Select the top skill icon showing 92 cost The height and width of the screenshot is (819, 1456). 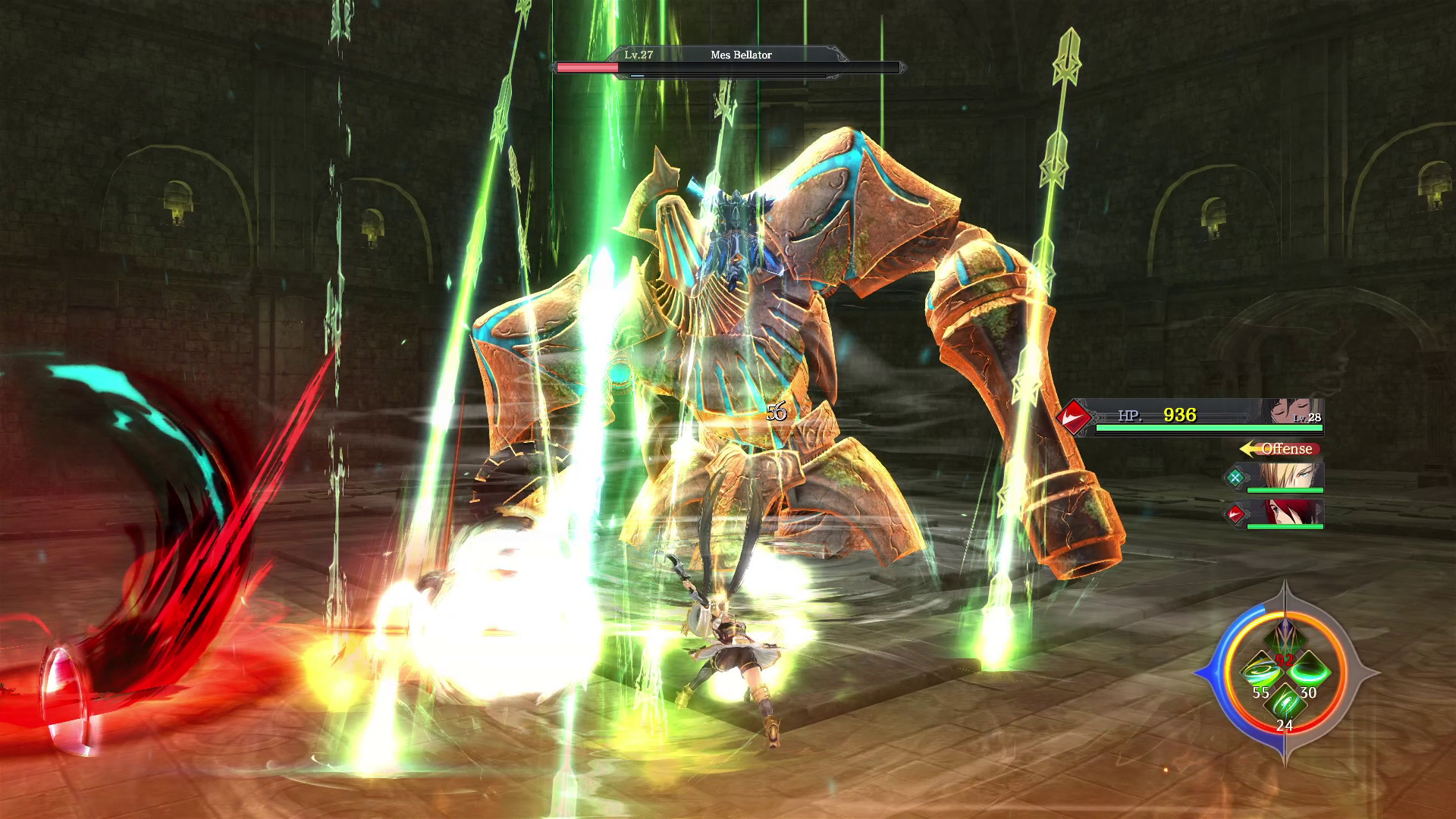click(1285, 637)
